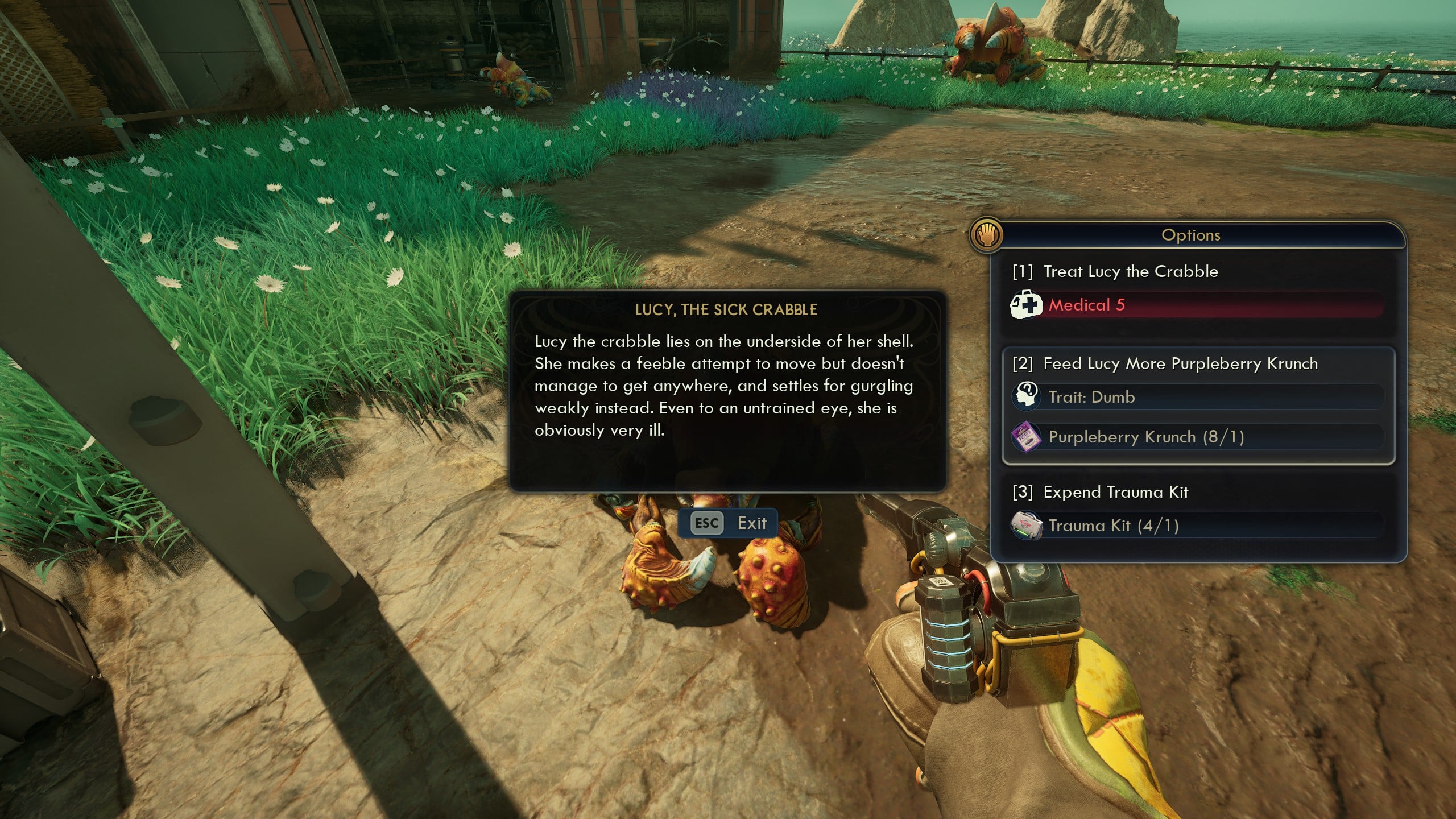
Task: Choose Treat Lucy the Crabble option
Action: (1130, 272)
